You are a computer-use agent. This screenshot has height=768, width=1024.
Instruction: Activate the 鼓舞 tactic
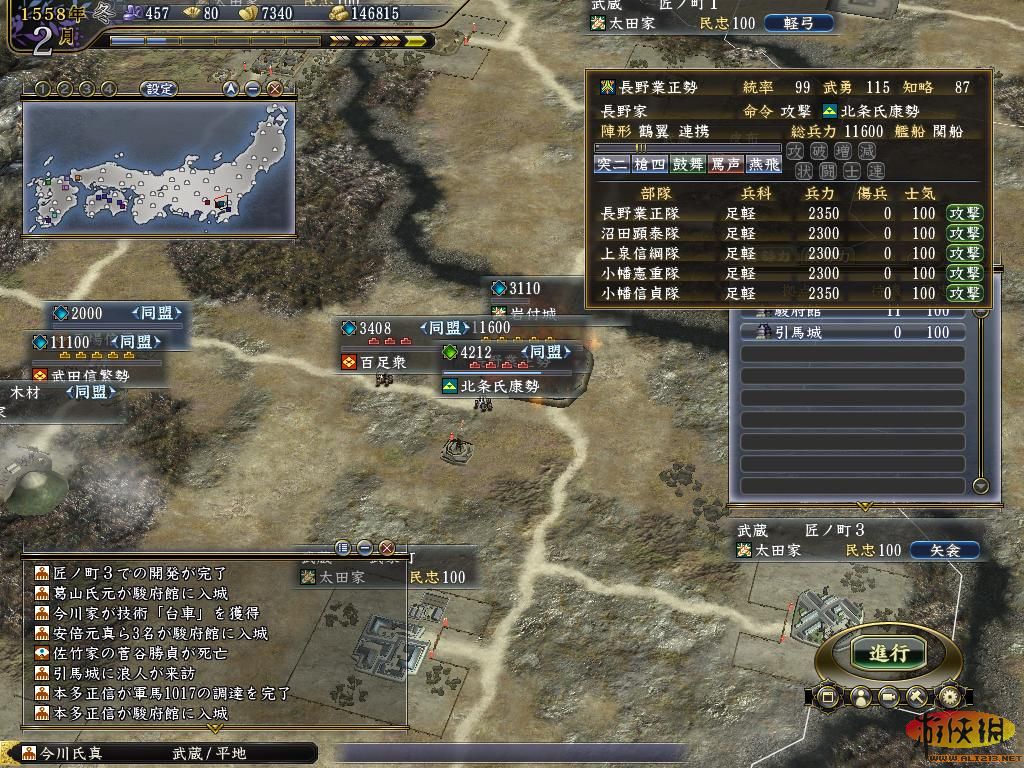(x=687, y=164)
